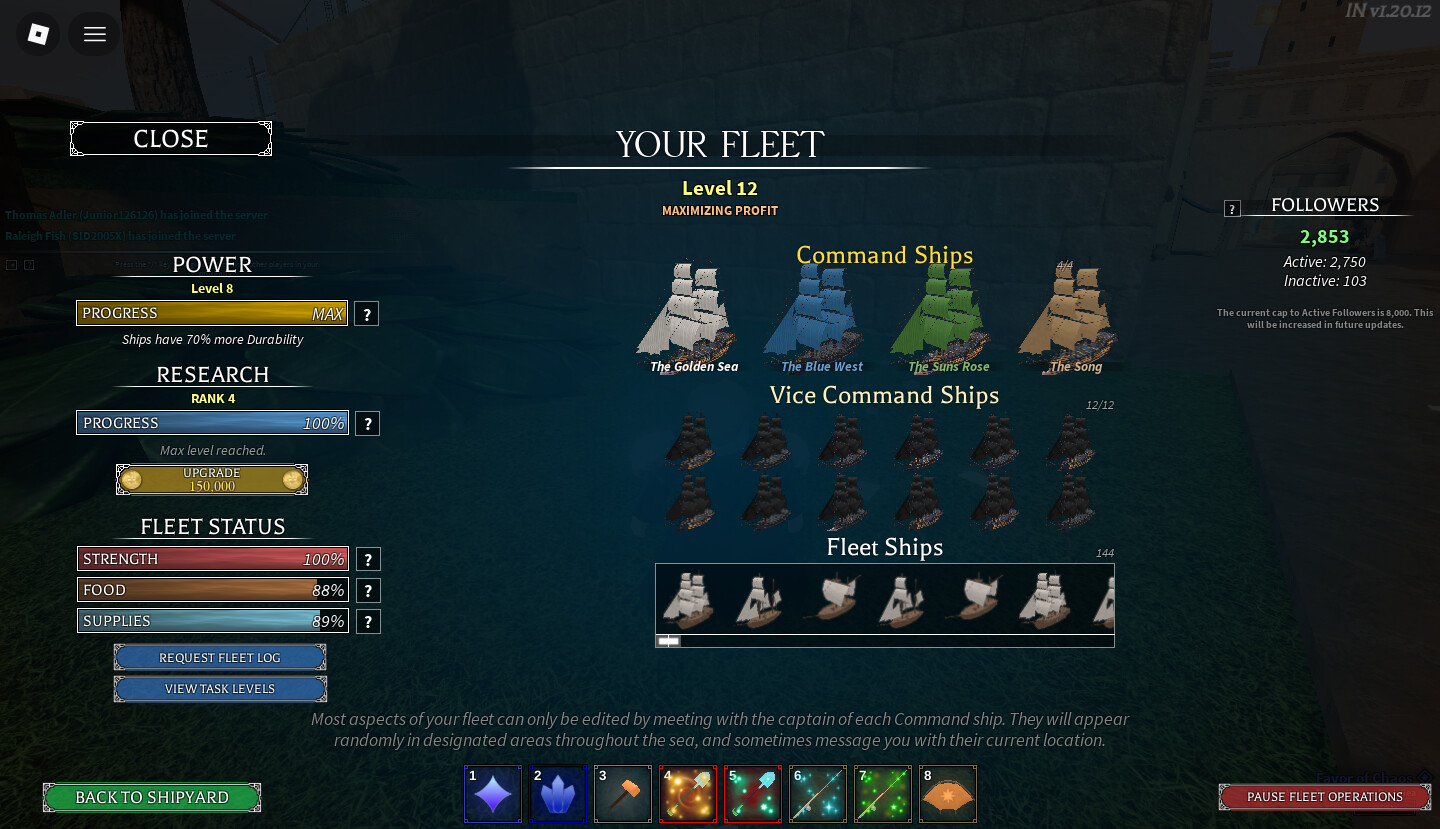Go back to shipyard
The width and height of the screenshot is (1440, 829).
[x=152, y=797]
